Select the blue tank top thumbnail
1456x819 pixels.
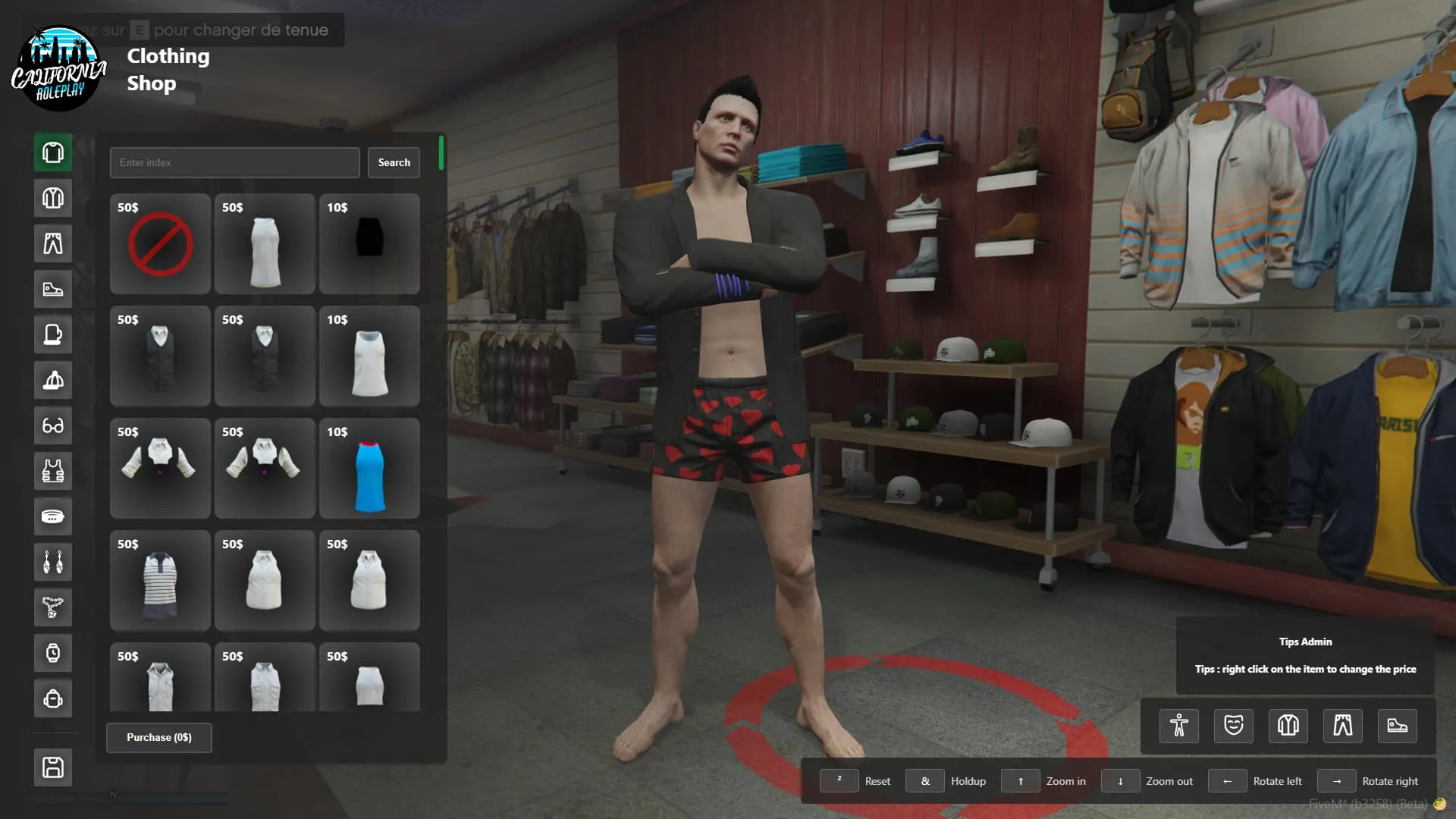(x=369, y=469)
